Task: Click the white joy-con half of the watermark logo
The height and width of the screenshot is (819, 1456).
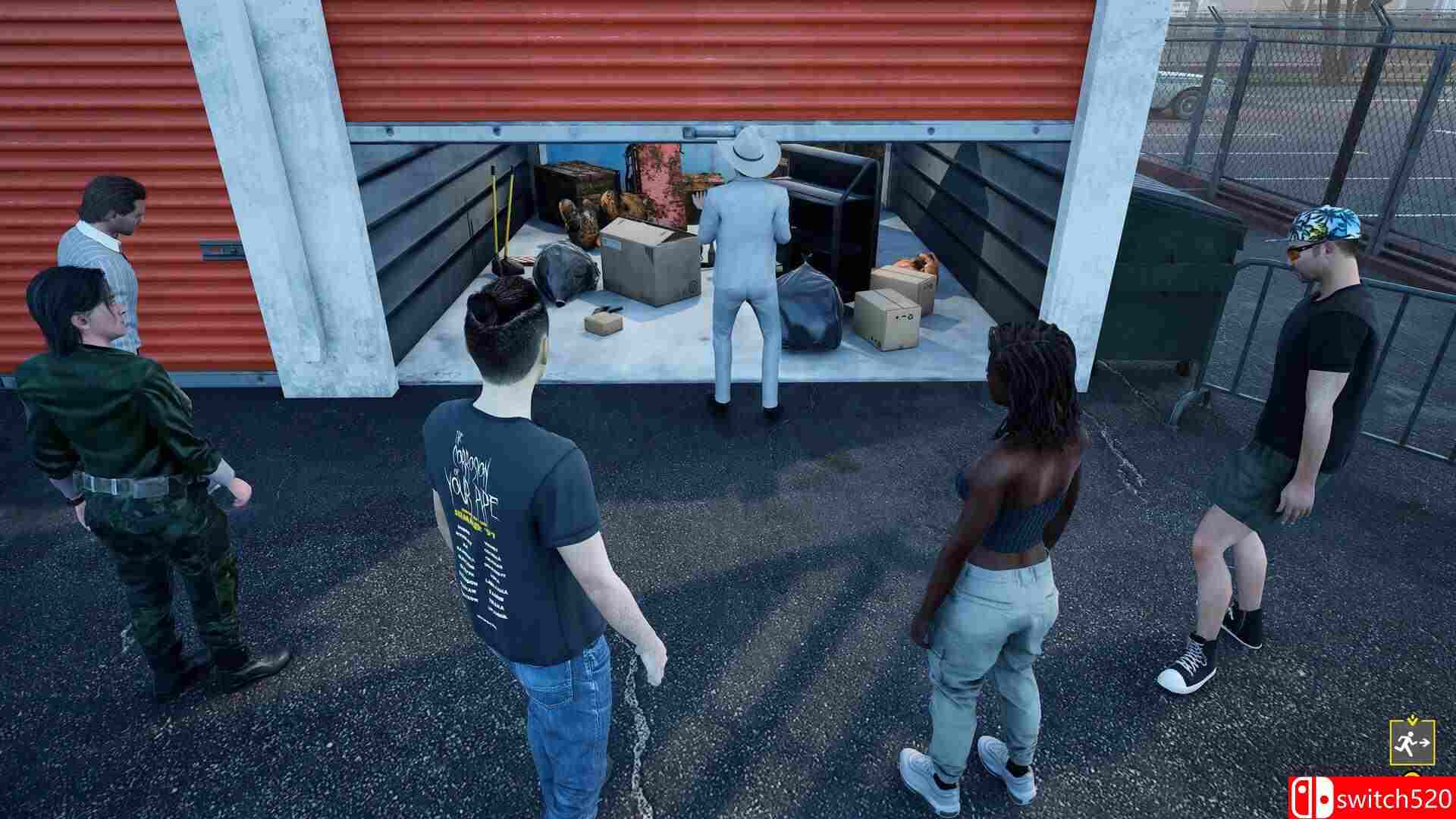Action: pos(1324,798)
